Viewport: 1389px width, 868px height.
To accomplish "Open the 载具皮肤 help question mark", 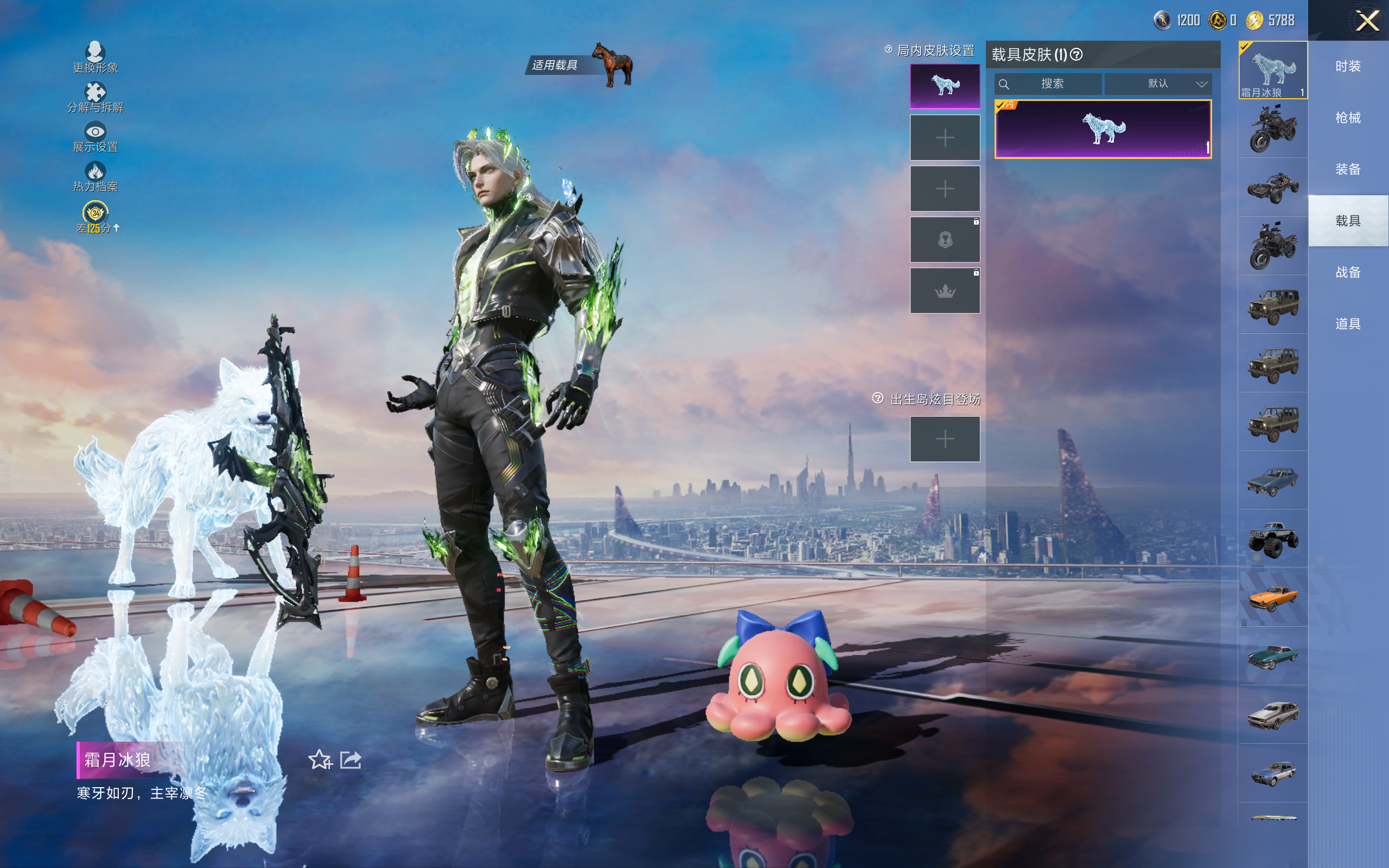I will tap(1077, 55).
